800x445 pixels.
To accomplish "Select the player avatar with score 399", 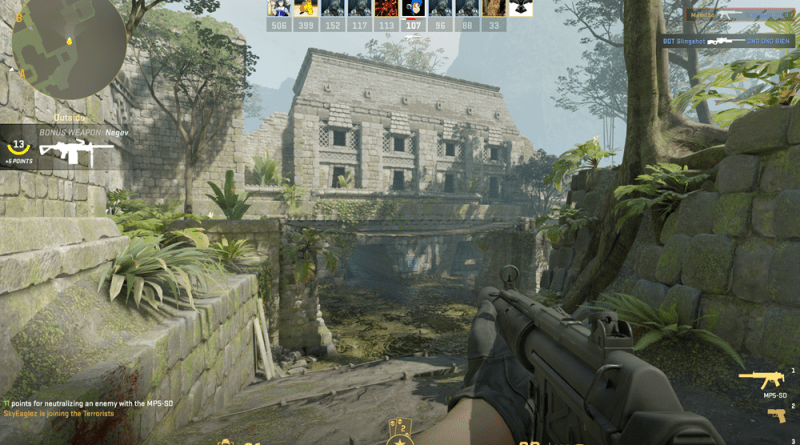I will (x=306, y=8).
